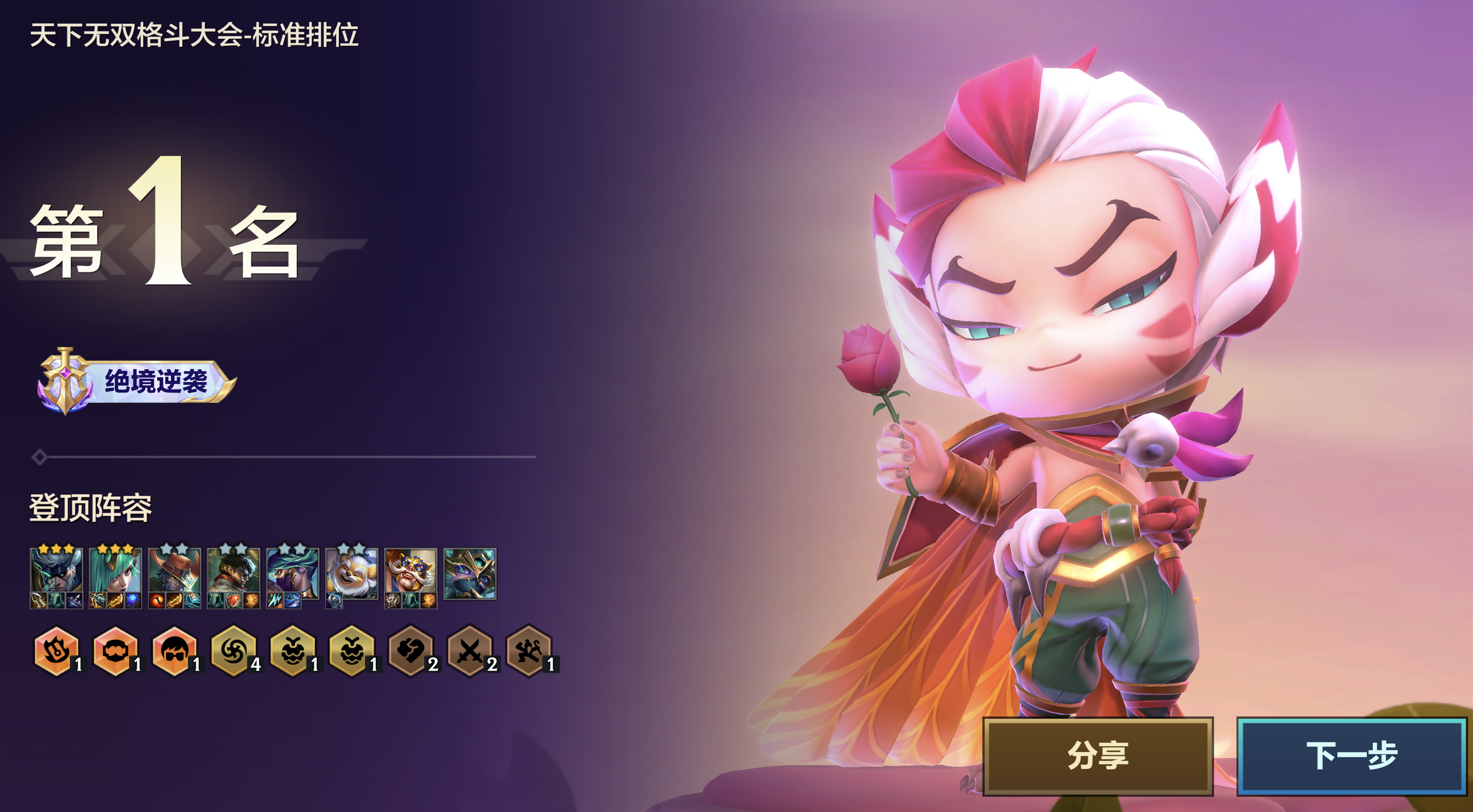The width and height of the screenshot is (1473, 812).
Task: Inspect the bronze cracked heart trait icon
Action: 411,651
